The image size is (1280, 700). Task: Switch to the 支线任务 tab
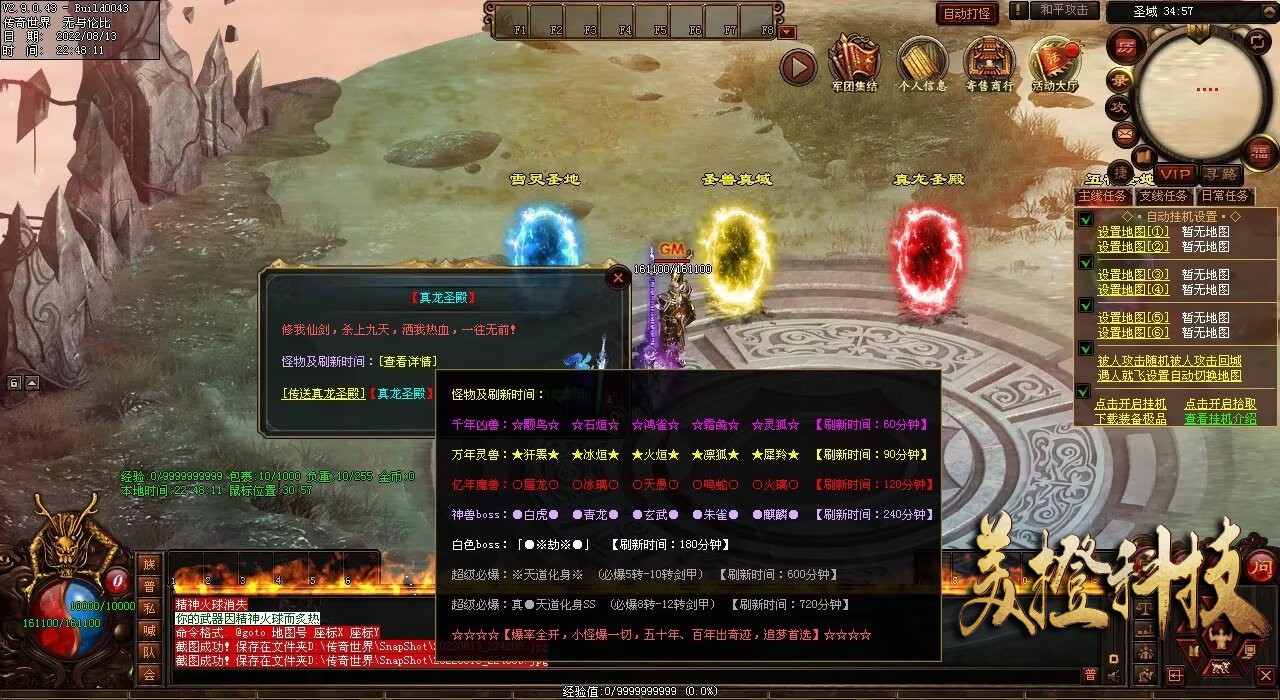pyautogui.click(x=1163, y=197)
